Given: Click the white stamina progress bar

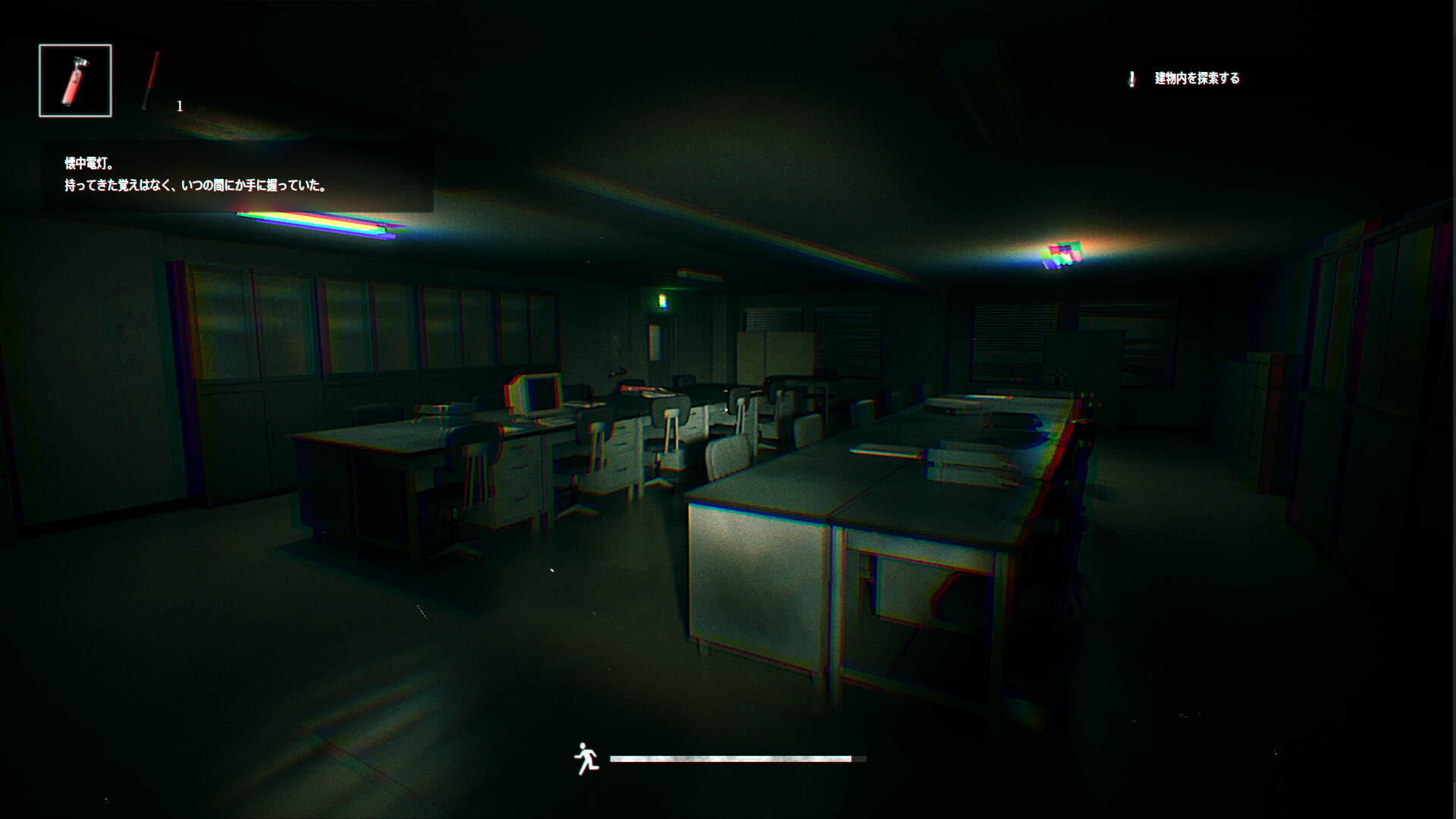Looking at the screenshot, I should 736,757.
